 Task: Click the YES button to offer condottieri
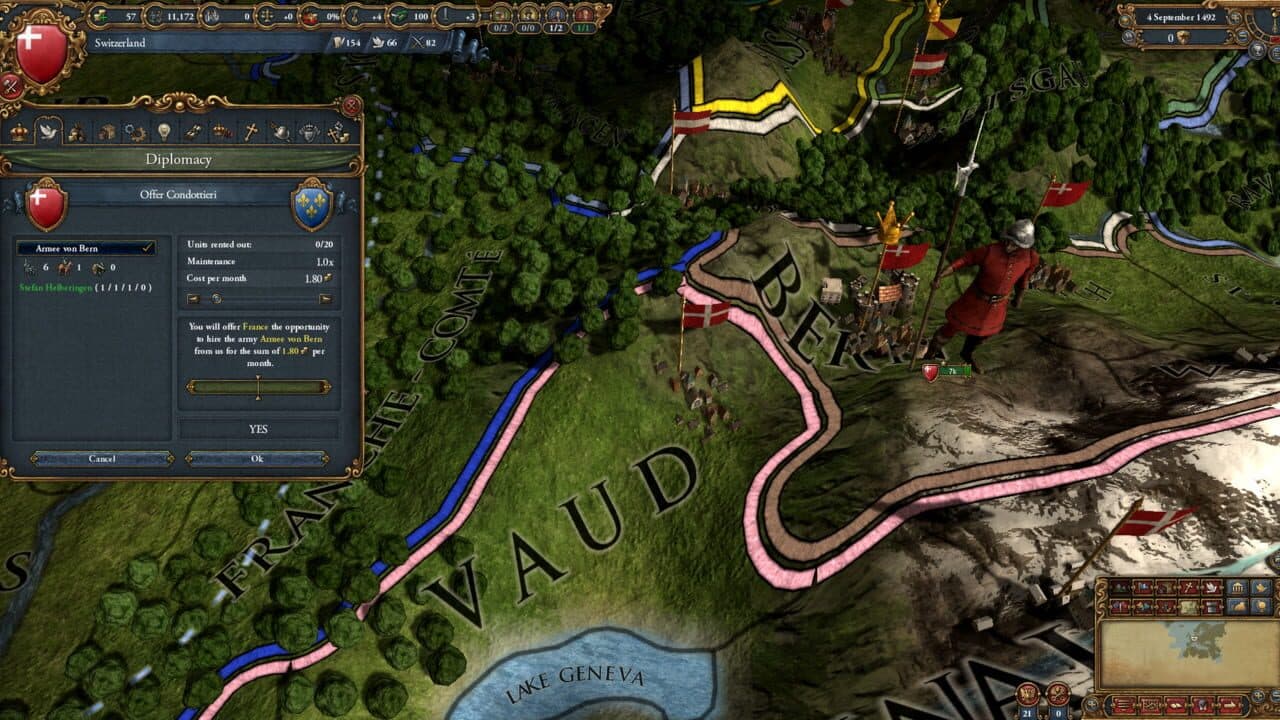257,428
